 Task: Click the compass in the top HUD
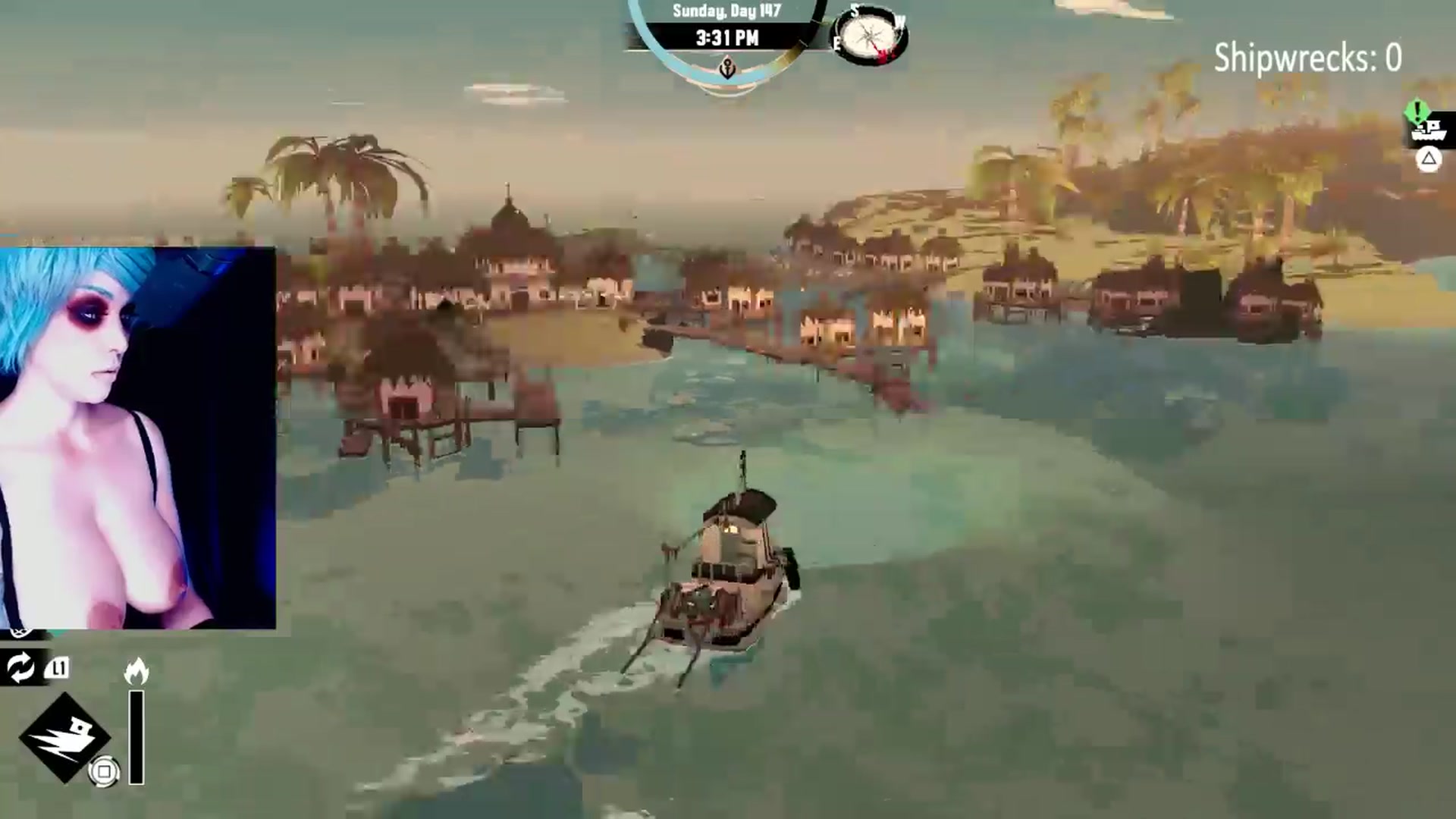point(869,35)
